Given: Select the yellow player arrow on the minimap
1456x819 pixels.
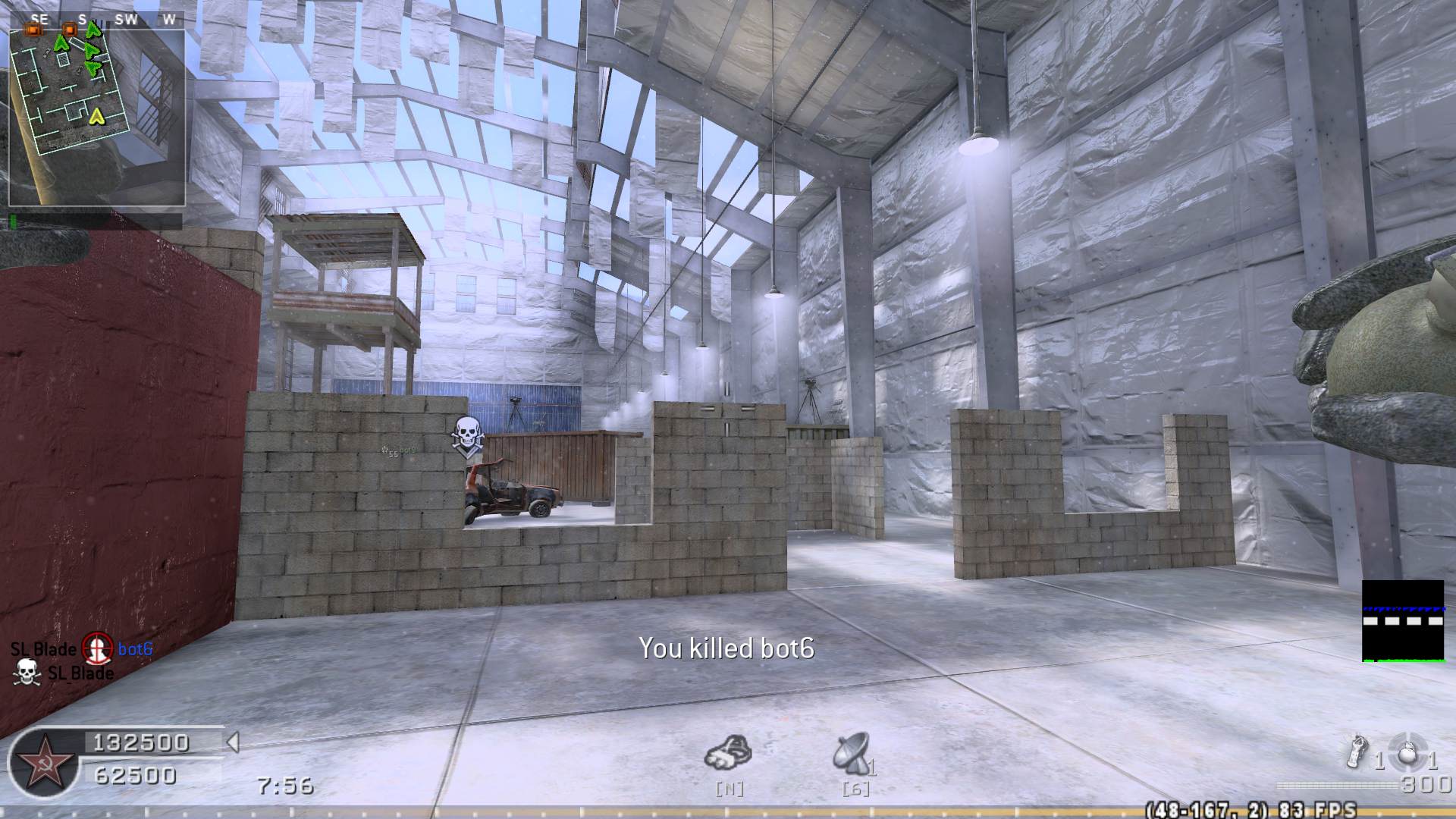Looking at the screenshot, I should click(96, 116).
